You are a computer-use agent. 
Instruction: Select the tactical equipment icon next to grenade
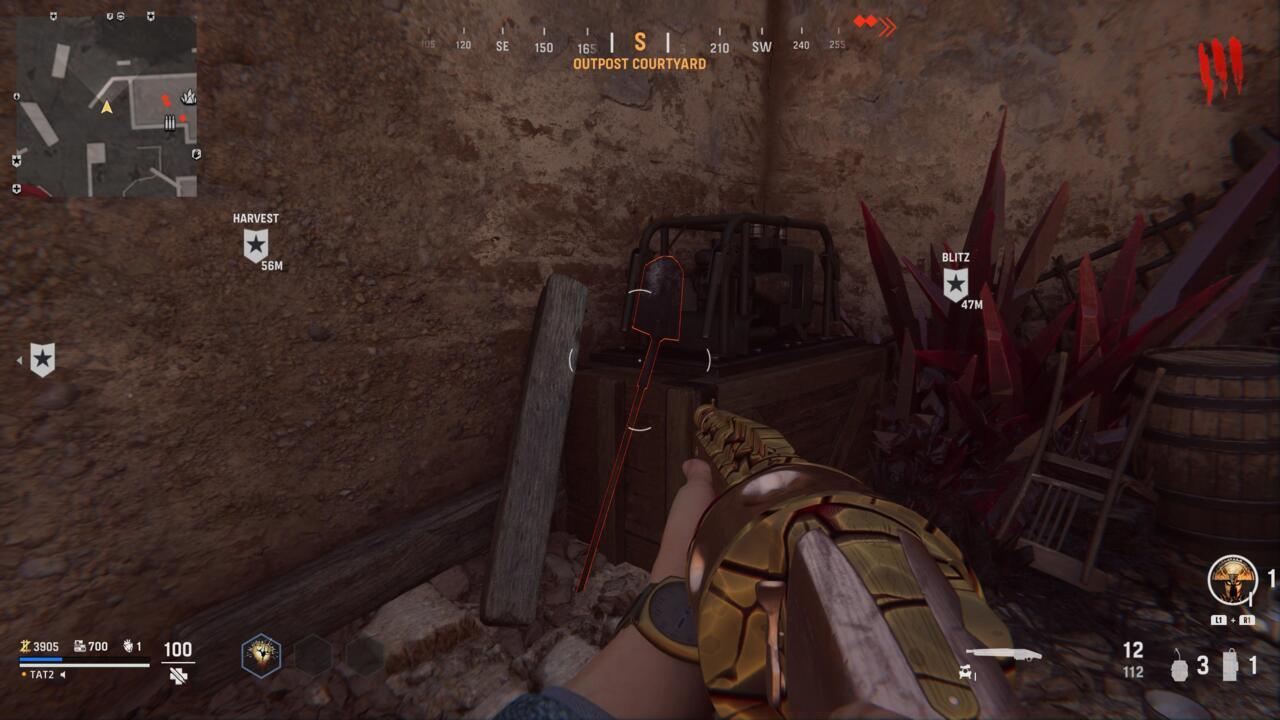pos(1230,665)
